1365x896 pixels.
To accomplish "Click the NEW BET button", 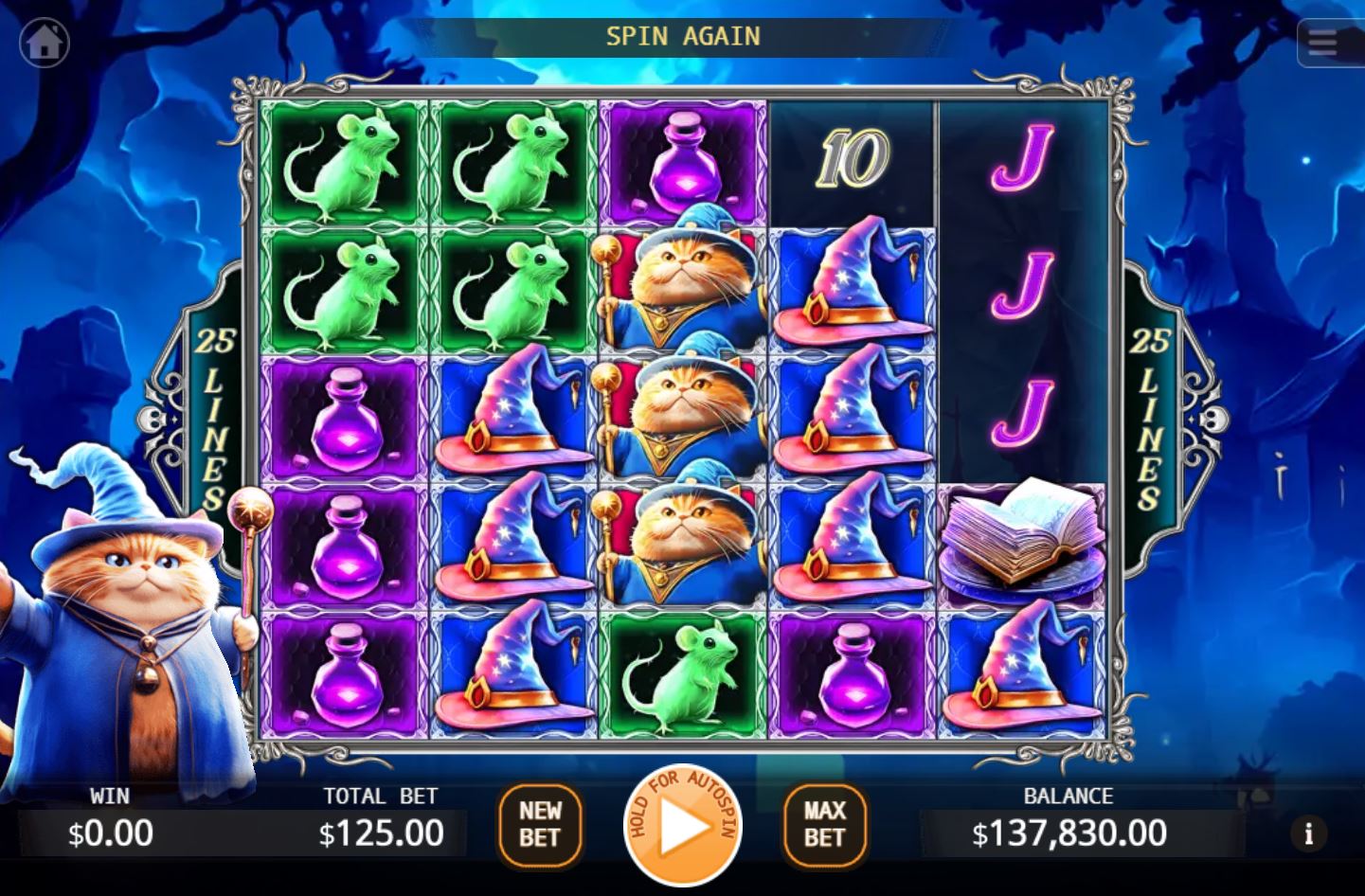I will pyautogui.click(x=540, y=823).
